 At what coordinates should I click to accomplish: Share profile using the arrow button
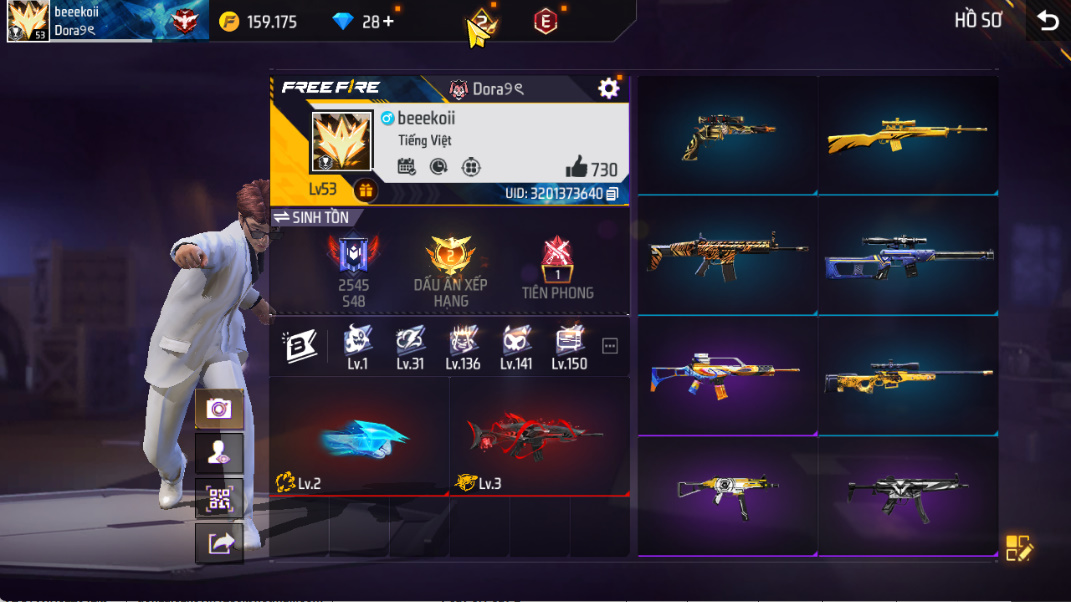point(219,543)
